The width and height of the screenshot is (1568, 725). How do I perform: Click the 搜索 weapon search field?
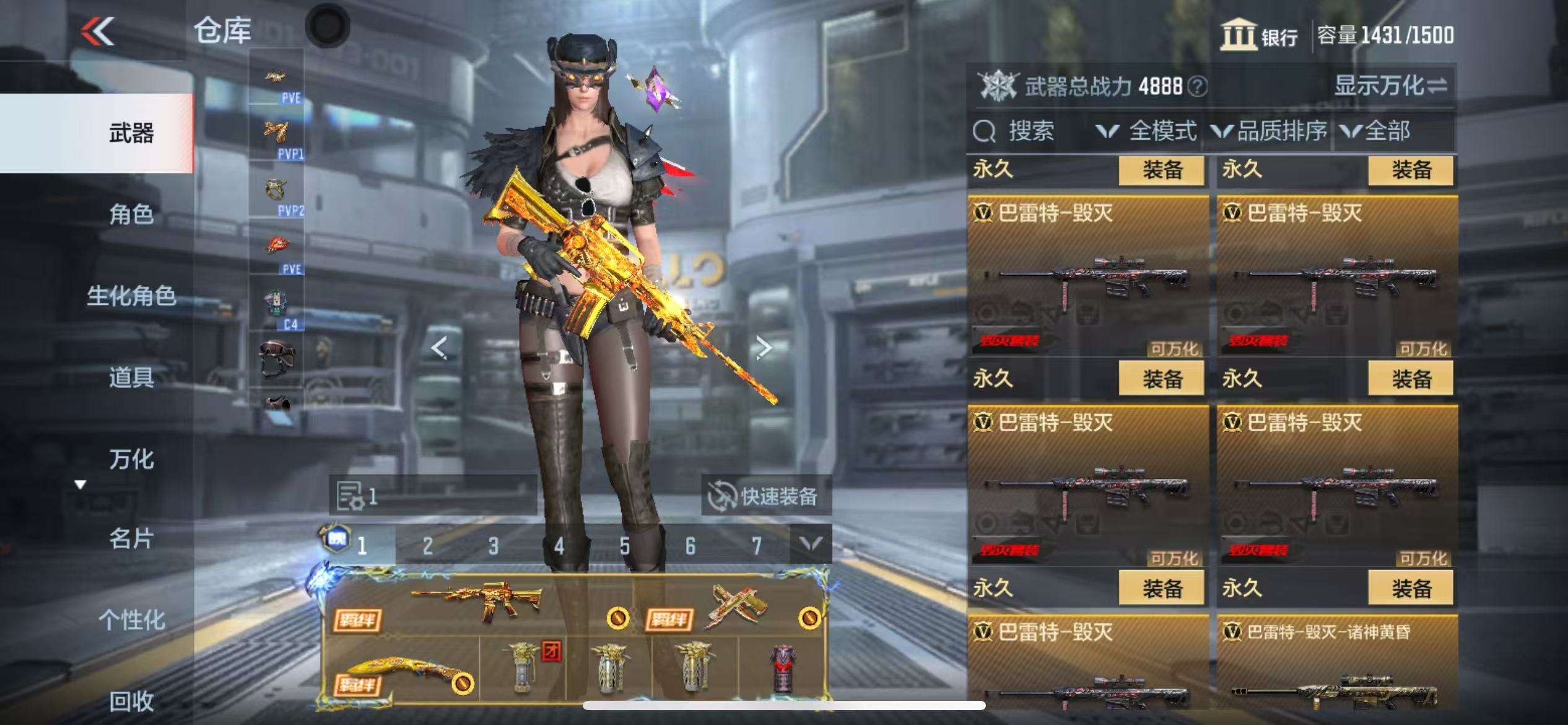tap(1030, 131)
